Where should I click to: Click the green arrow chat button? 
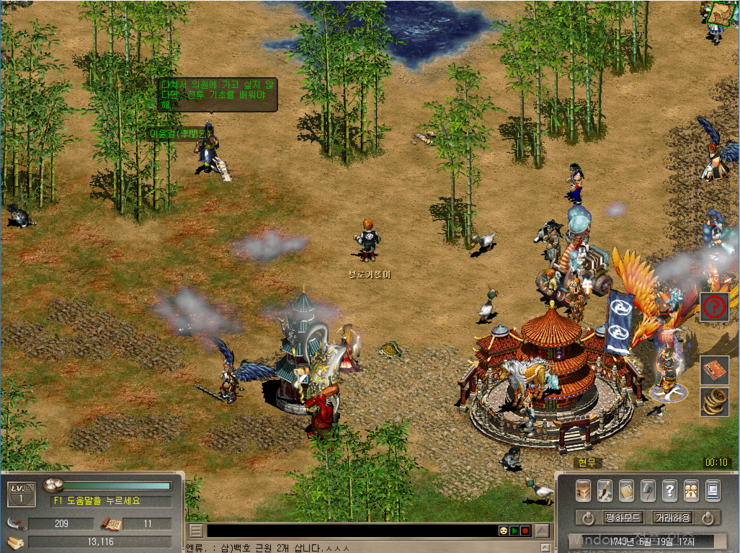(514, 530)
